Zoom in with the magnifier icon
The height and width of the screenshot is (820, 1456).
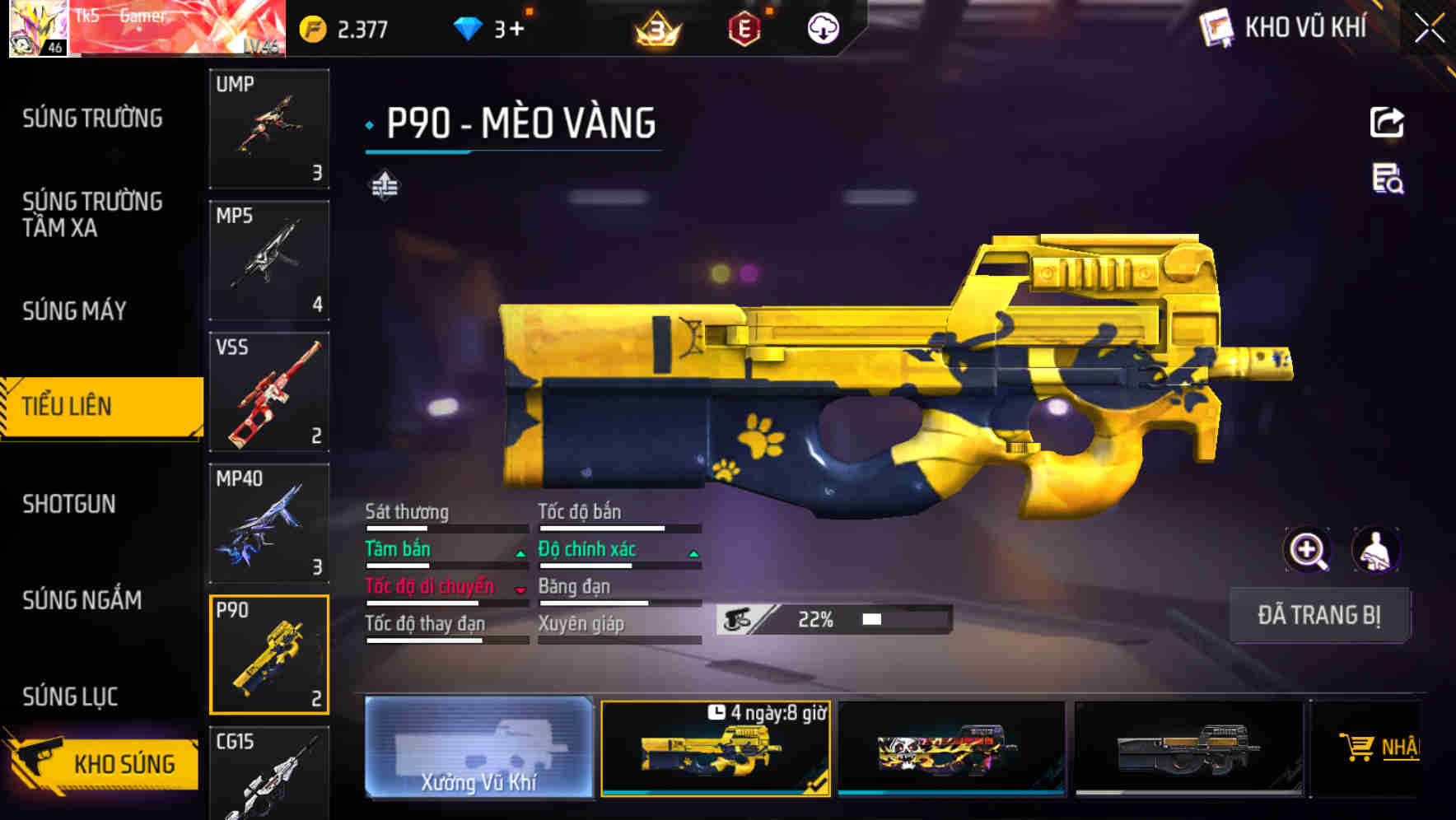click(1307, 550)
